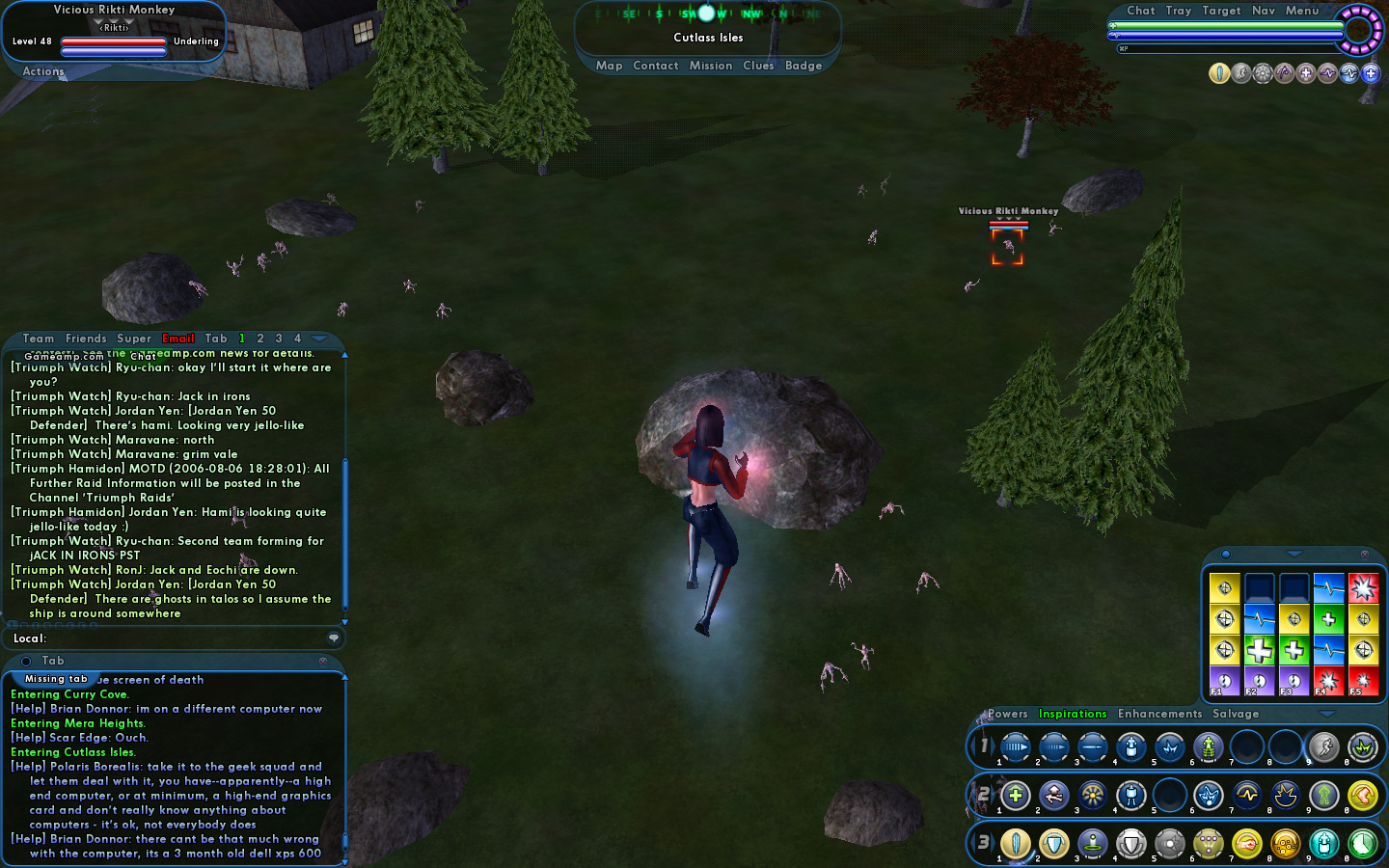Toggle the Chat window
The width and height of the screenshot is (1389, 868).
[1140, 11]
